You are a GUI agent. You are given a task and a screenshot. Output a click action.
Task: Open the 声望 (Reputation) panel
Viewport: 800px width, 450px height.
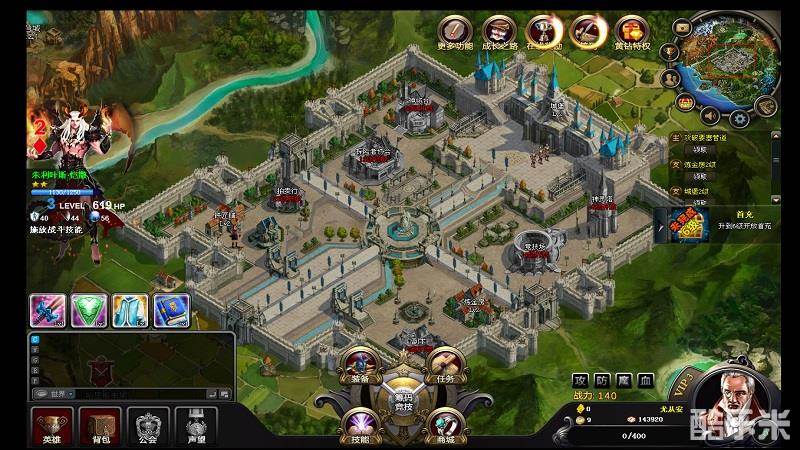click(x=196, y=424)
